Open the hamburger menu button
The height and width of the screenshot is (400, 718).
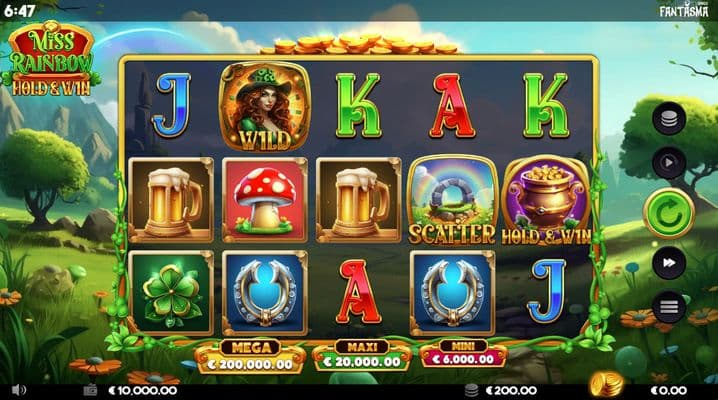[668, 306]
